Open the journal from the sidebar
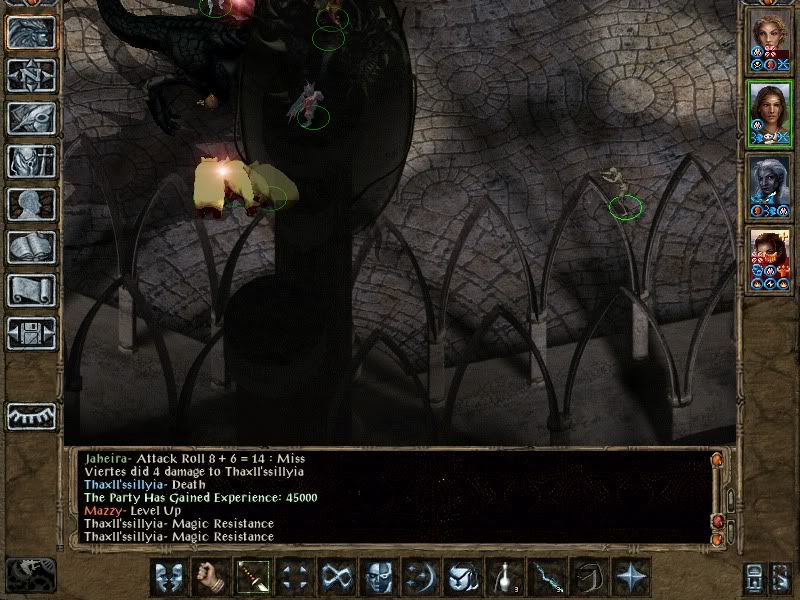800x600 pixels. pos(31,118)
